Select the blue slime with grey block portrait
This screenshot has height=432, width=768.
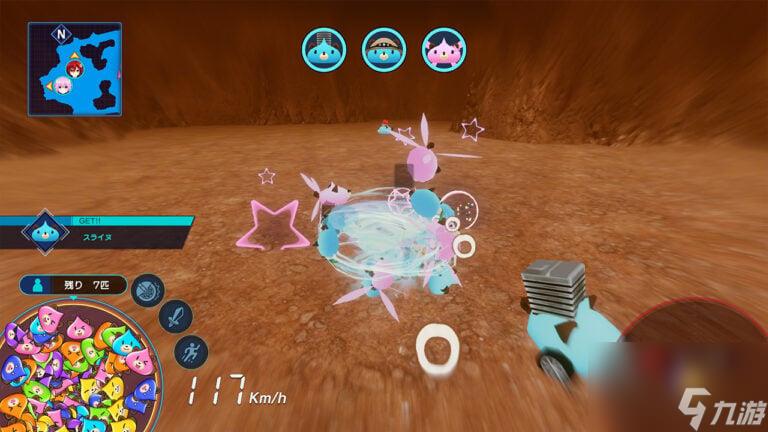coord(324,47)
